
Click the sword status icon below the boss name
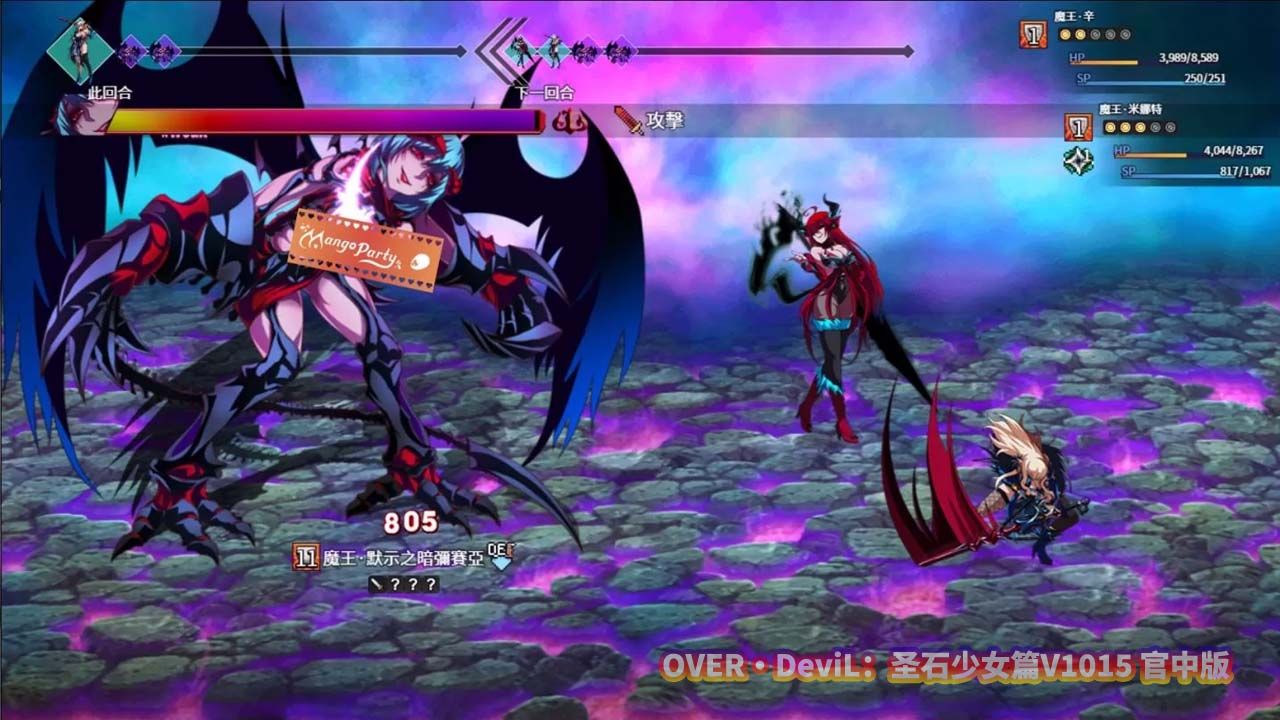(x=376, y=583)
